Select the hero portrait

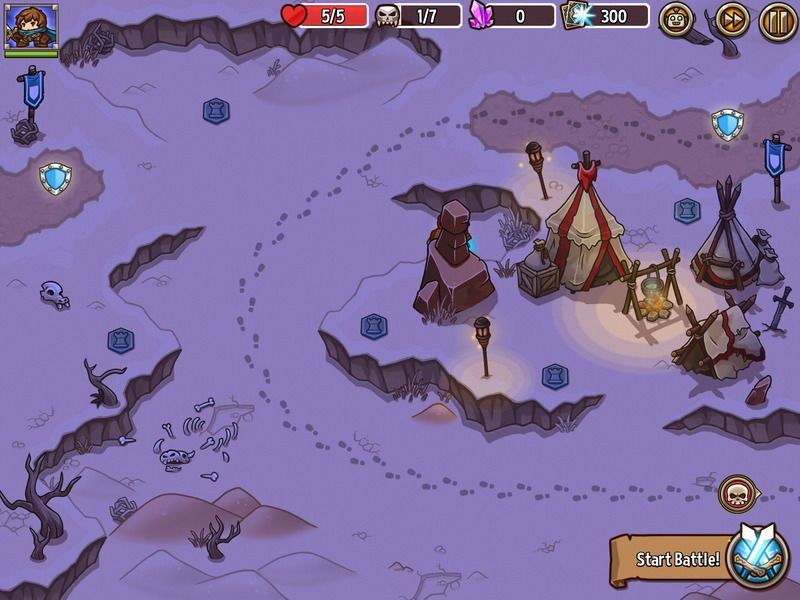(31, 26)
